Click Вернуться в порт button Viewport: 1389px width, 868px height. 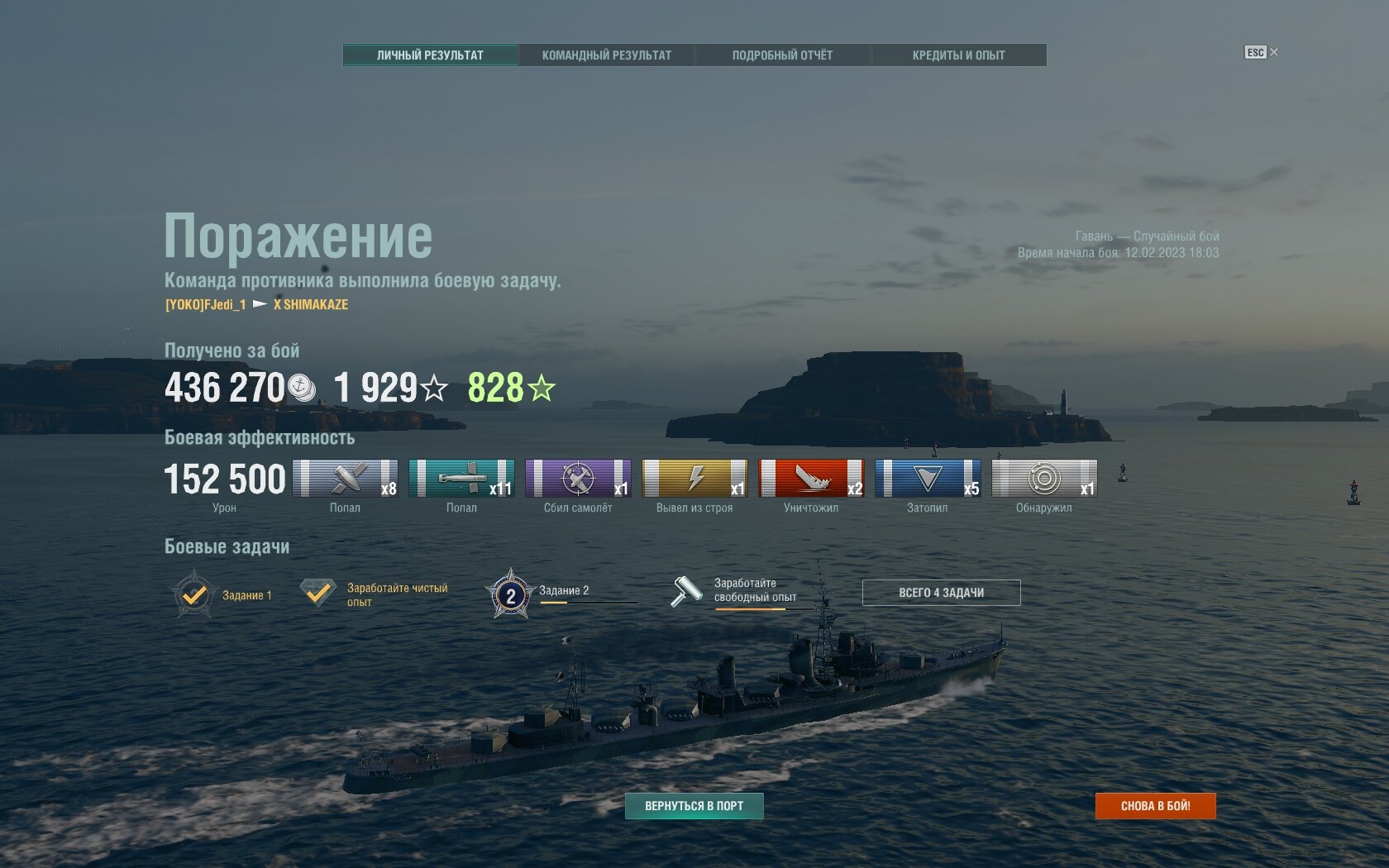point(694,806)
